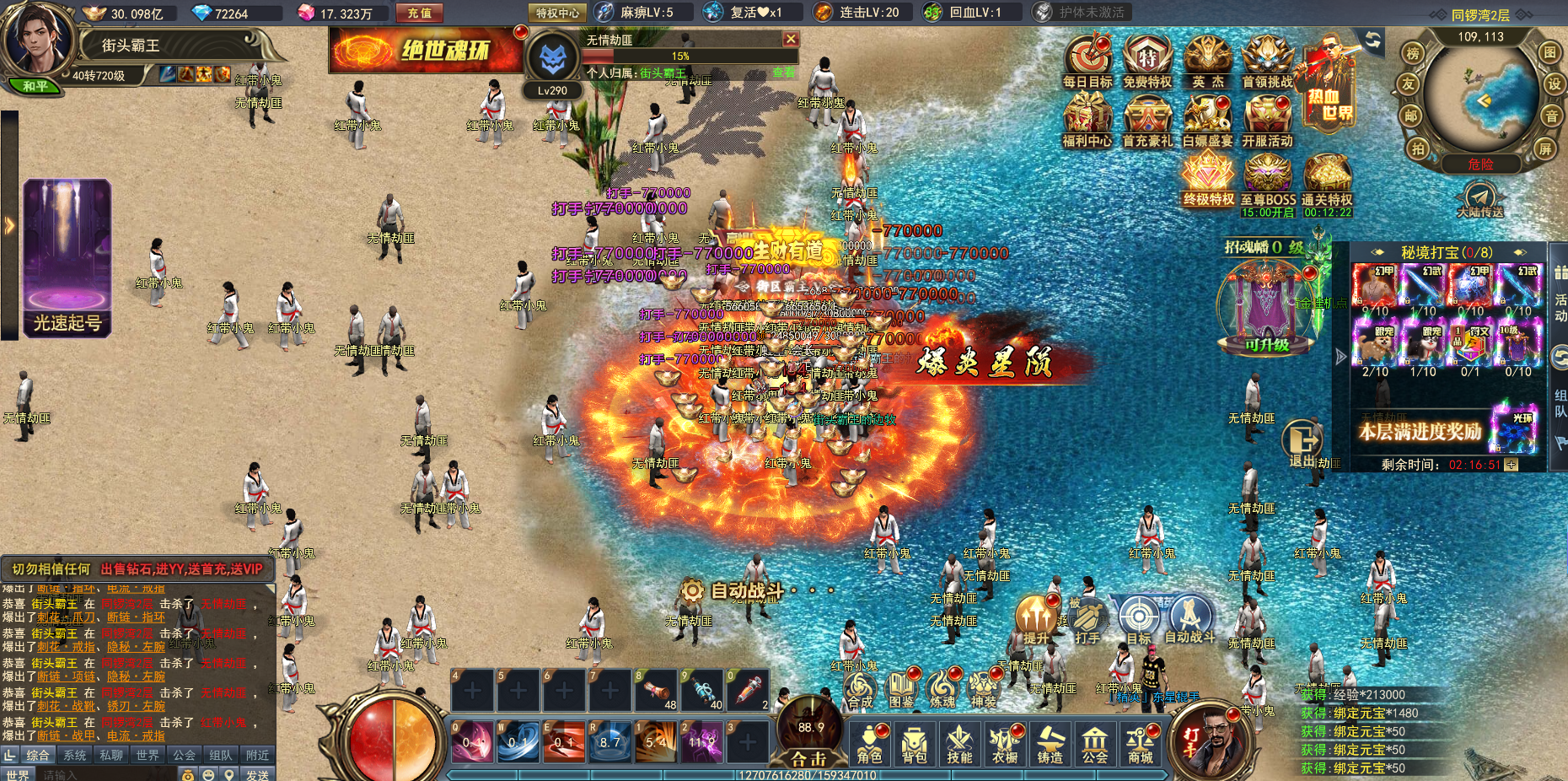Open the 铸造 forging menu
Screen dimensions: 1568x781
(x=1050, y=744)
